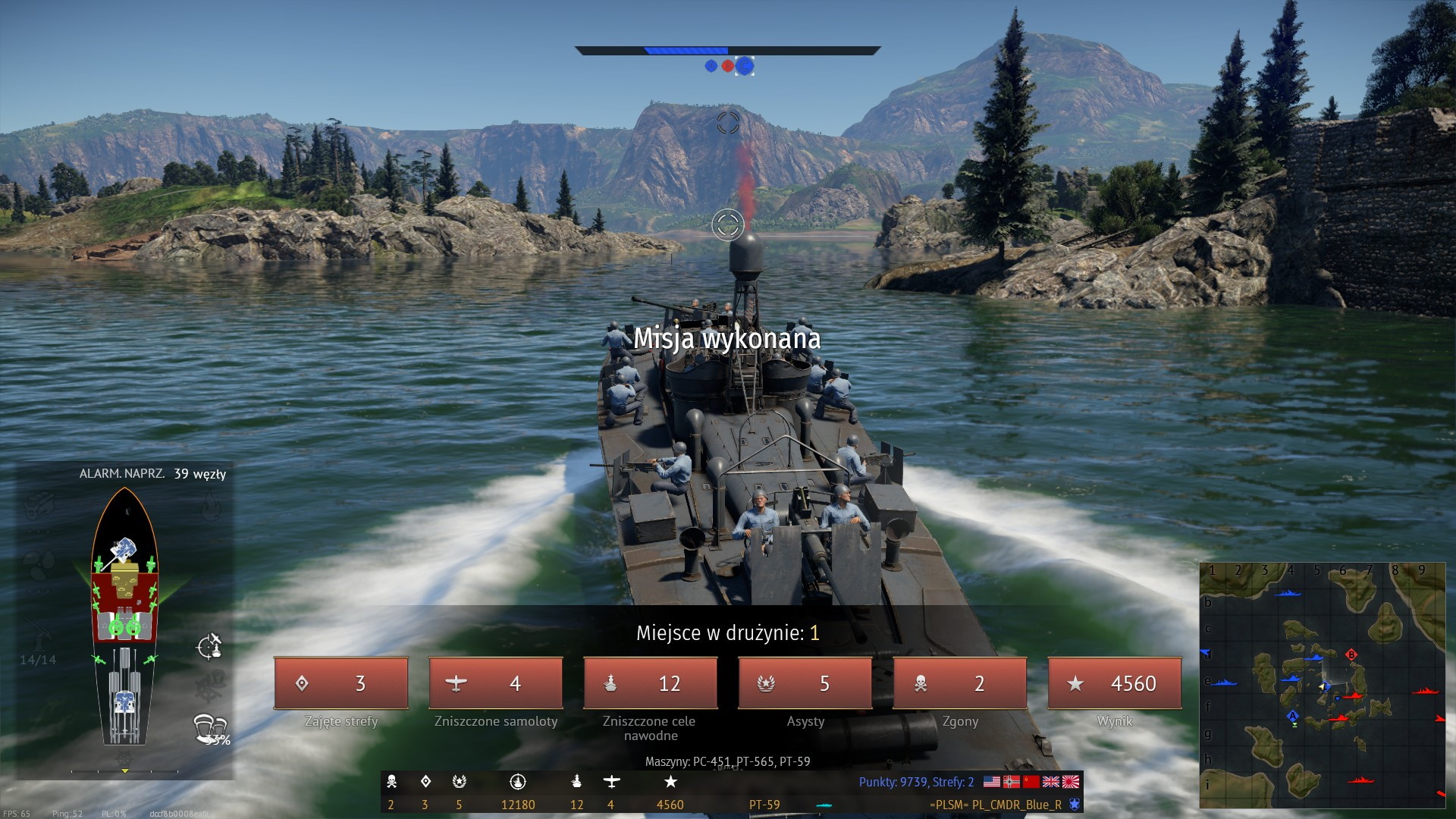Select capture point A marker on minimap

tap(1293, 716)
